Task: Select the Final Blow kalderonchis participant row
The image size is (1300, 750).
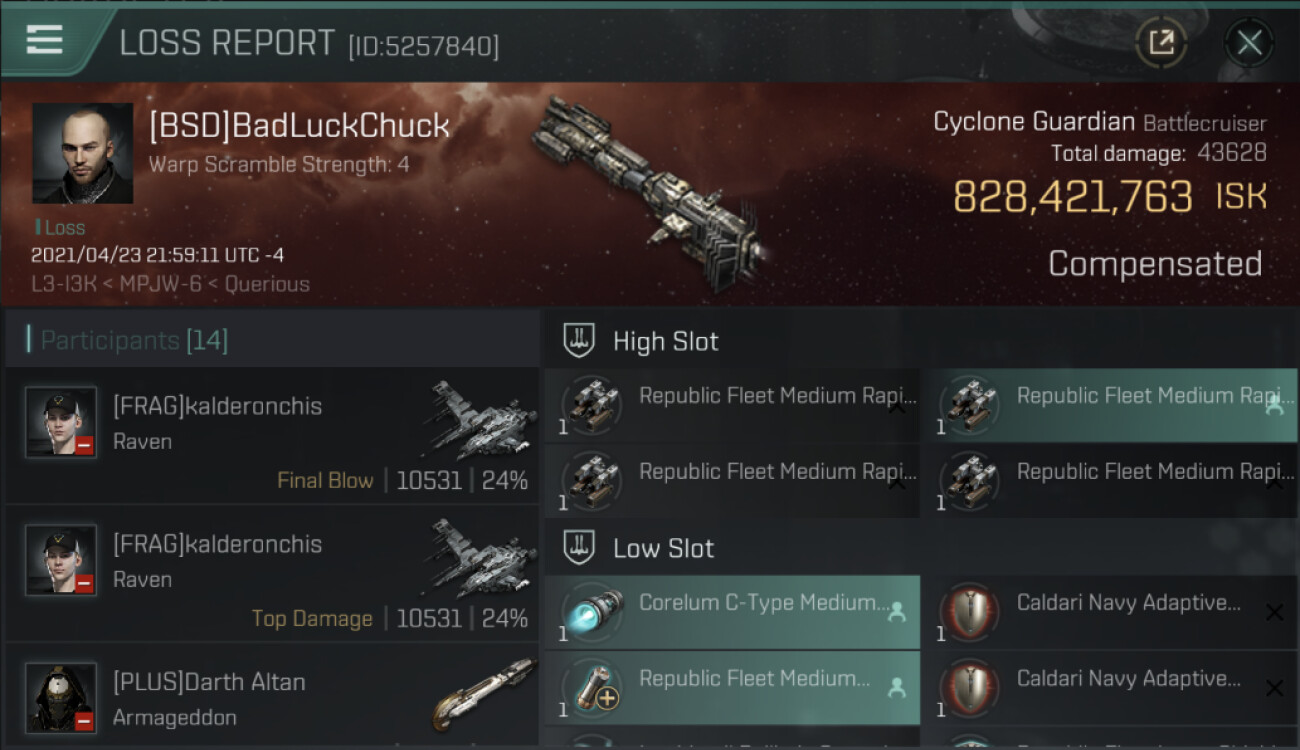Action: [272, 435]
